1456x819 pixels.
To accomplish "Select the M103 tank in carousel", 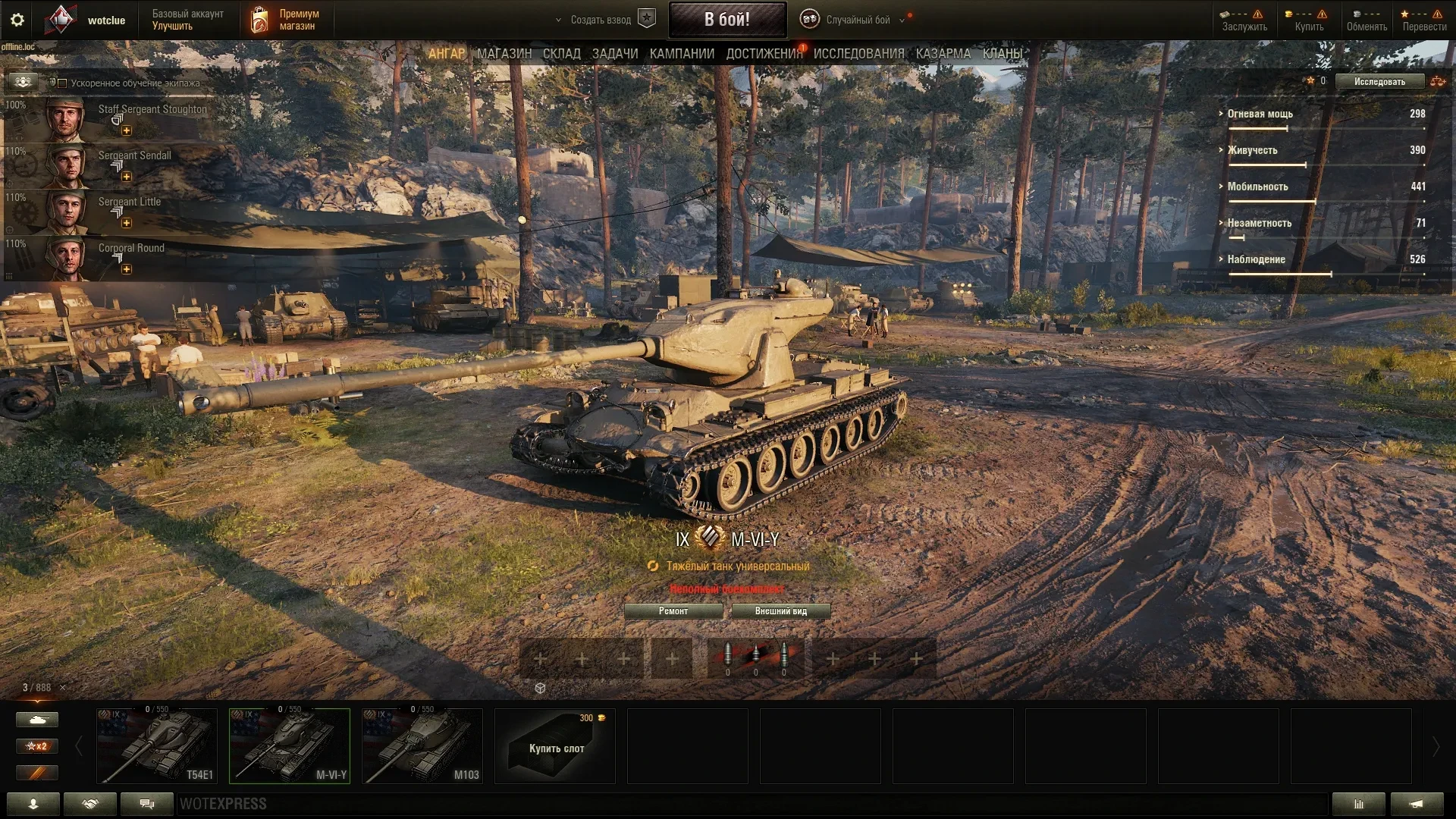I will coord(422,746).
